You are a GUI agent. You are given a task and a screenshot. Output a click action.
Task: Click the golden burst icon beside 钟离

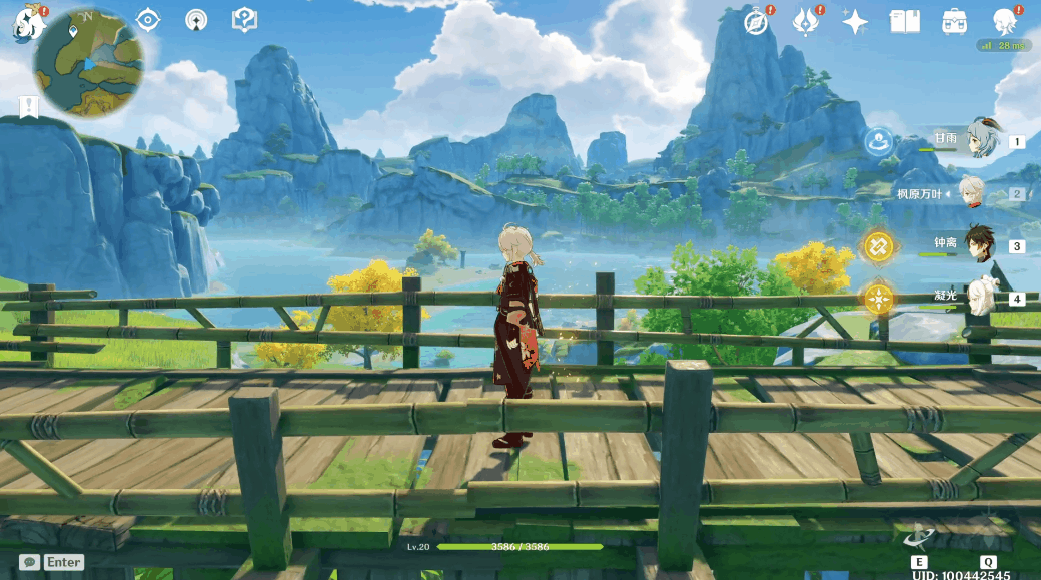(878, 245)
